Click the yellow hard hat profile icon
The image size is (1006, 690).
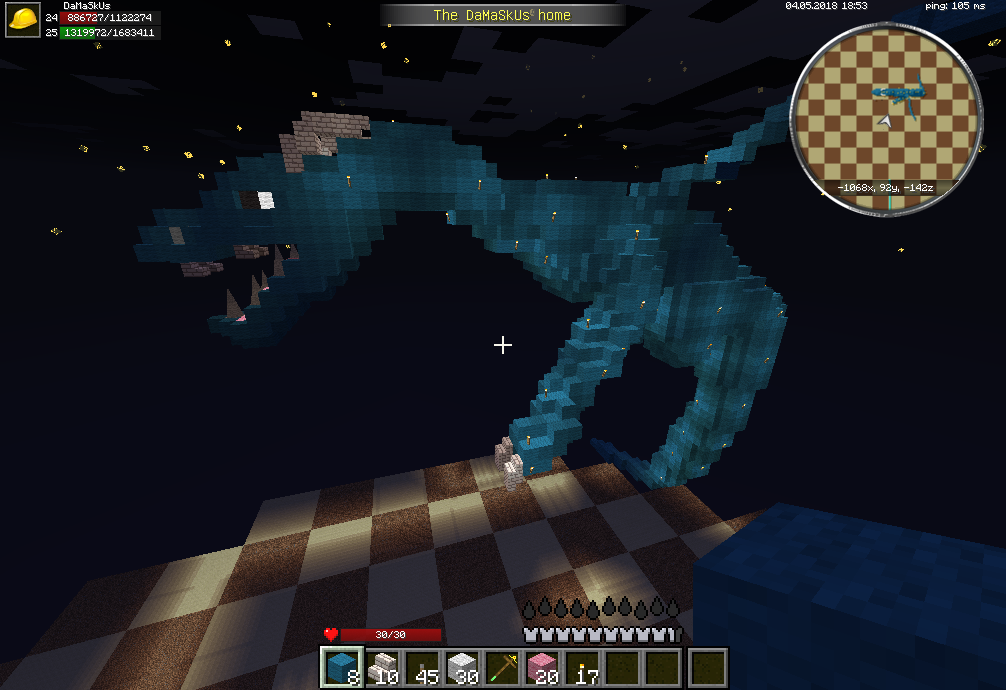[x=23, y=21]
